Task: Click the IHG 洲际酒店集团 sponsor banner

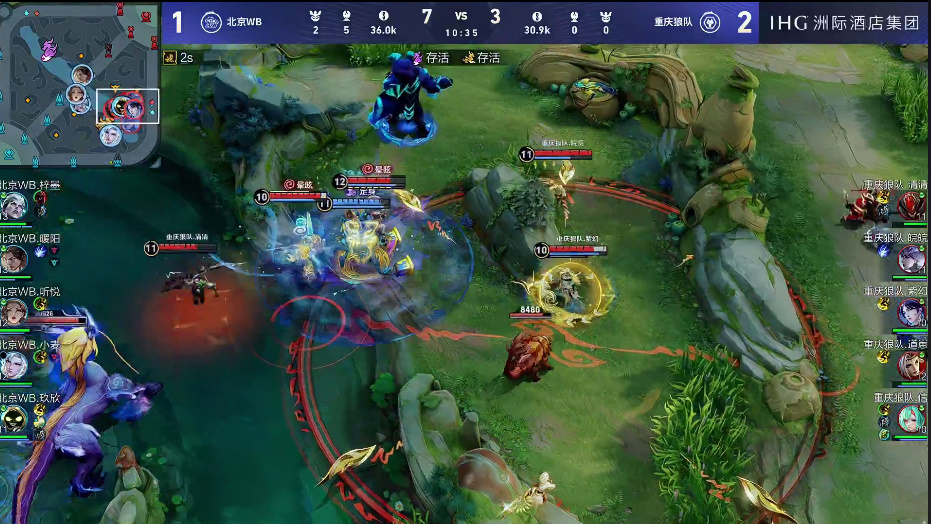Action: (845, 22)
